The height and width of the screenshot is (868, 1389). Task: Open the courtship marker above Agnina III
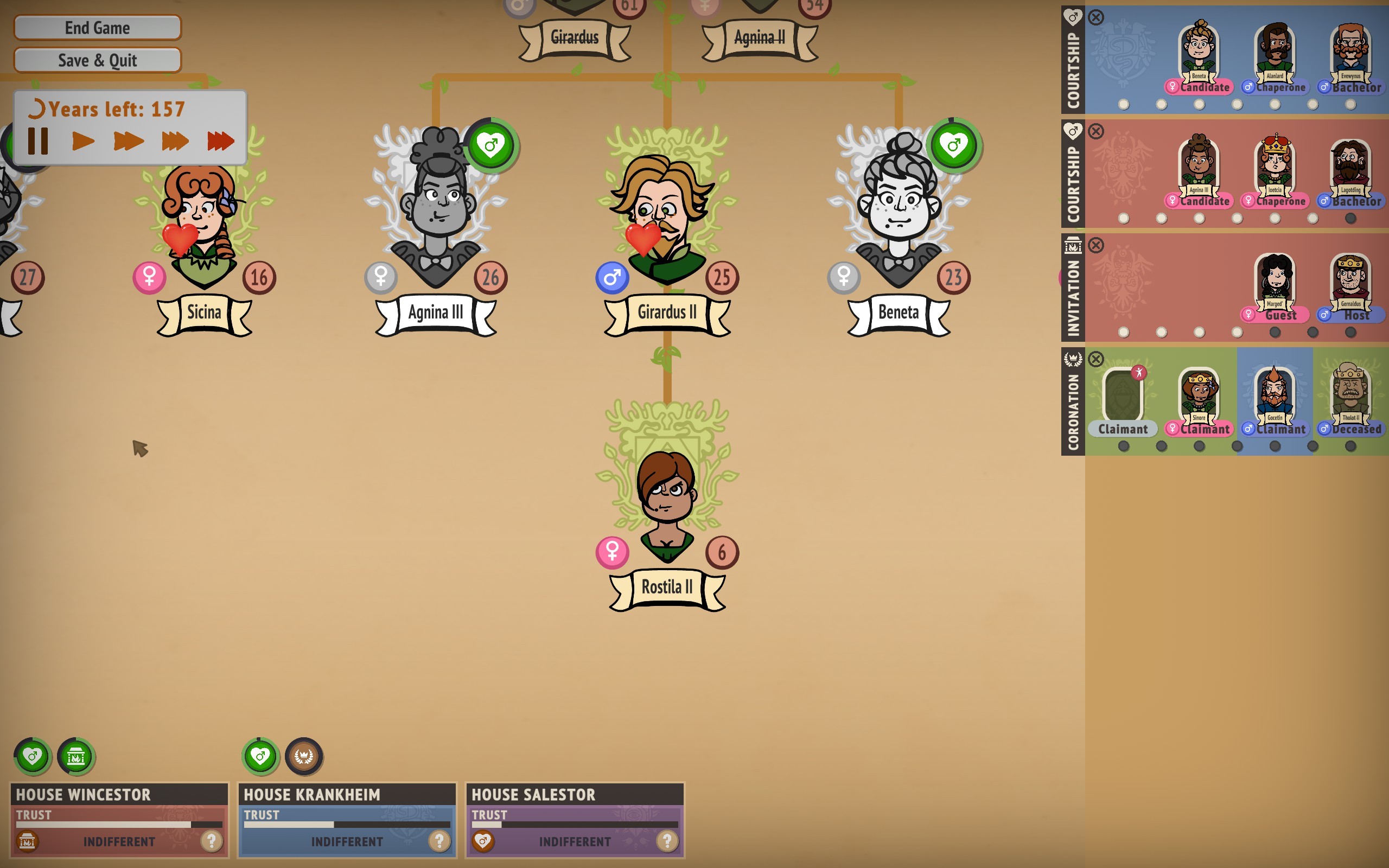[490, 145]
